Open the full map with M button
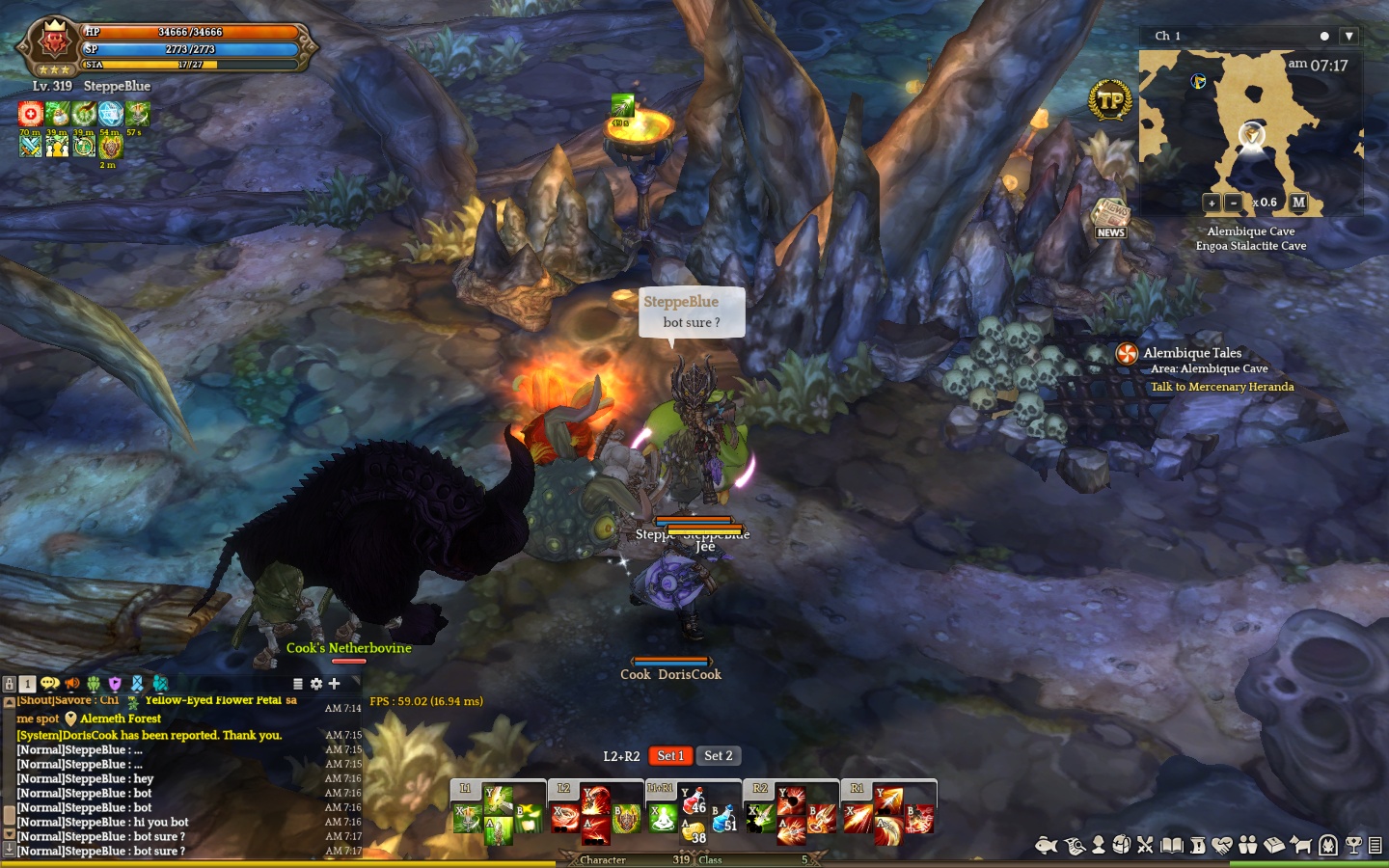1389x868 pixels. 1298,203
